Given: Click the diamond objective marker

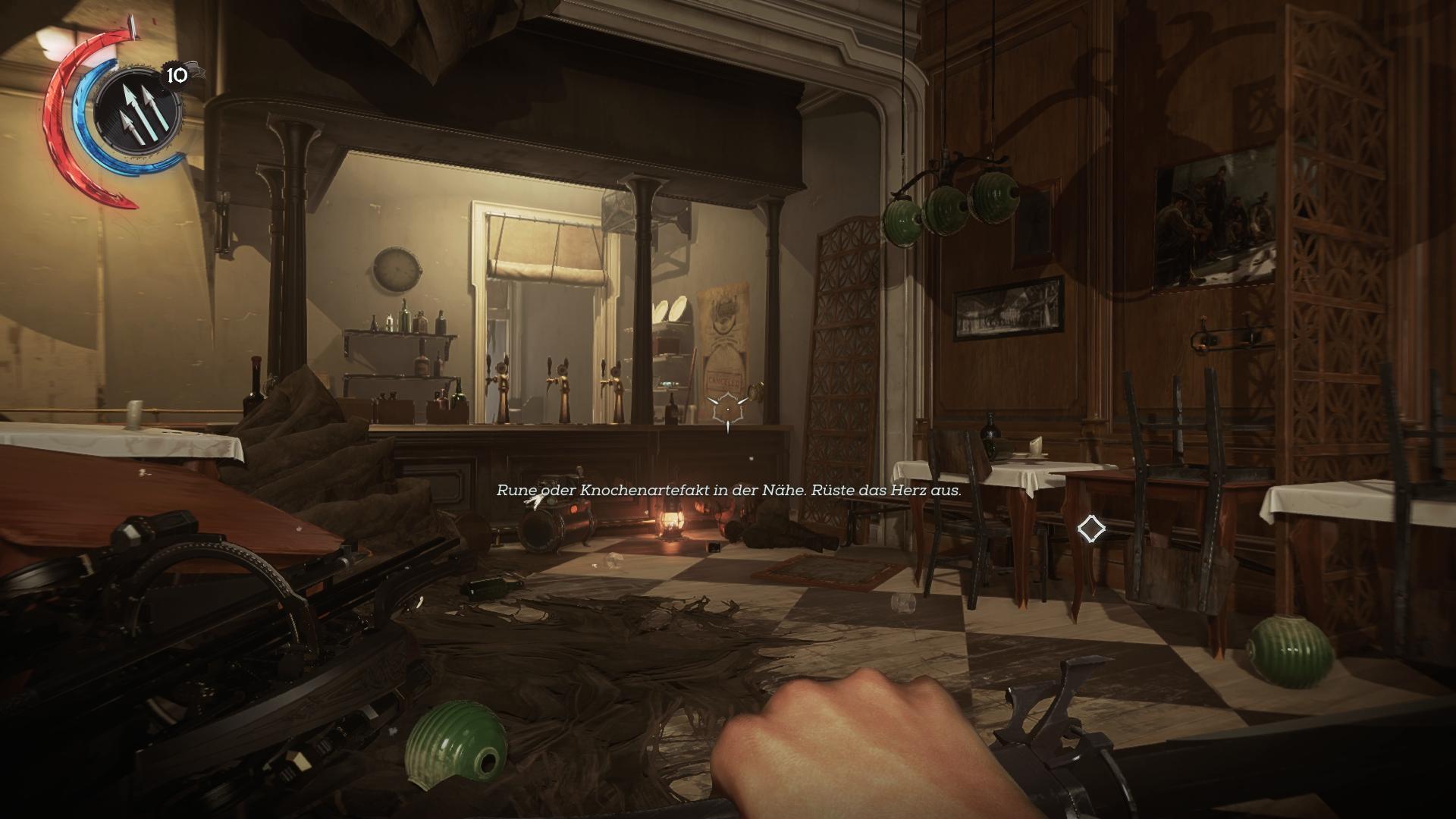Looking at the screenshot, I should tap(1091, 529).
